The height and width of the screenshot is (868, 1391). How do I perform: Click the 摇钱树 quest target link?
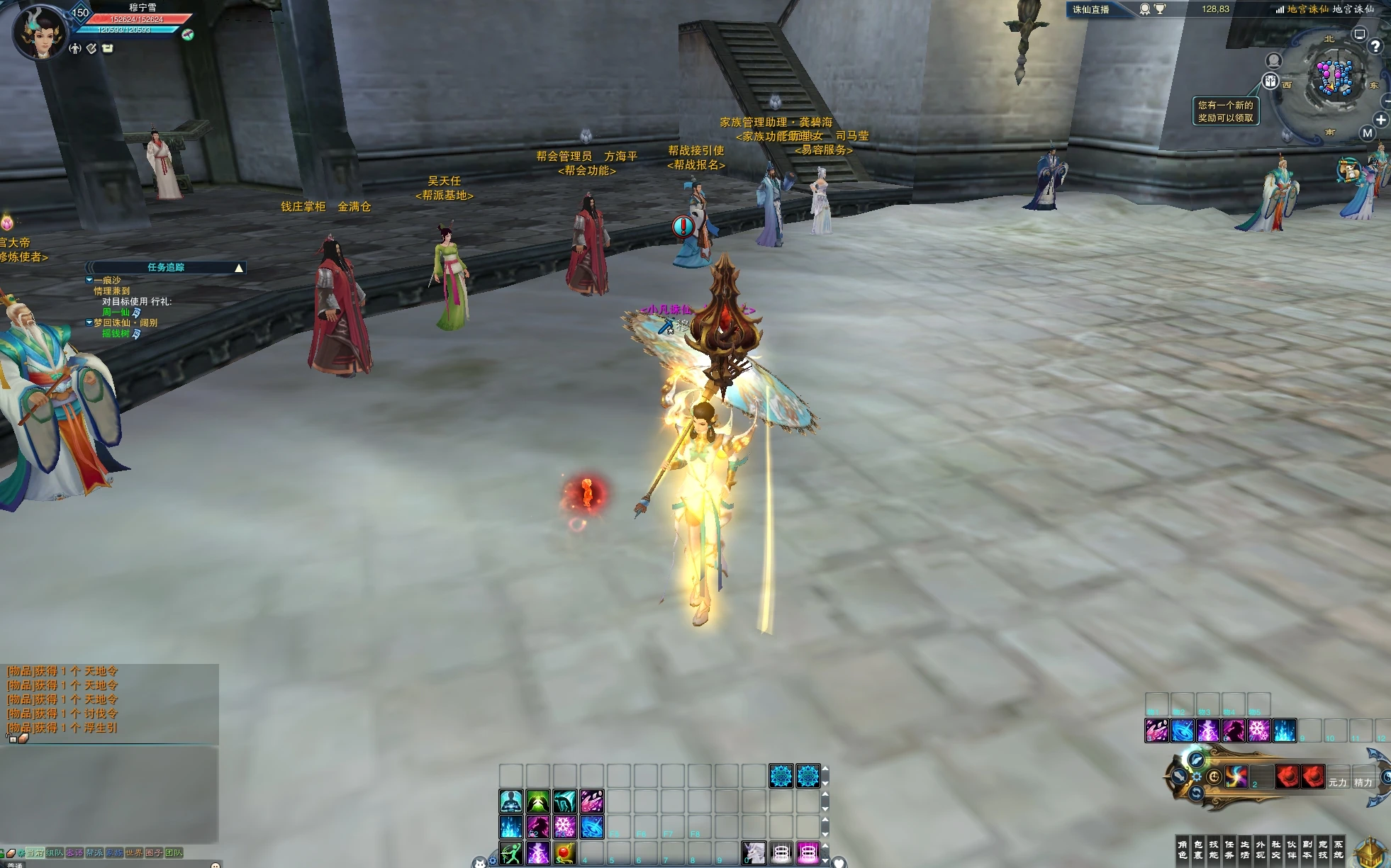[116, 333]
